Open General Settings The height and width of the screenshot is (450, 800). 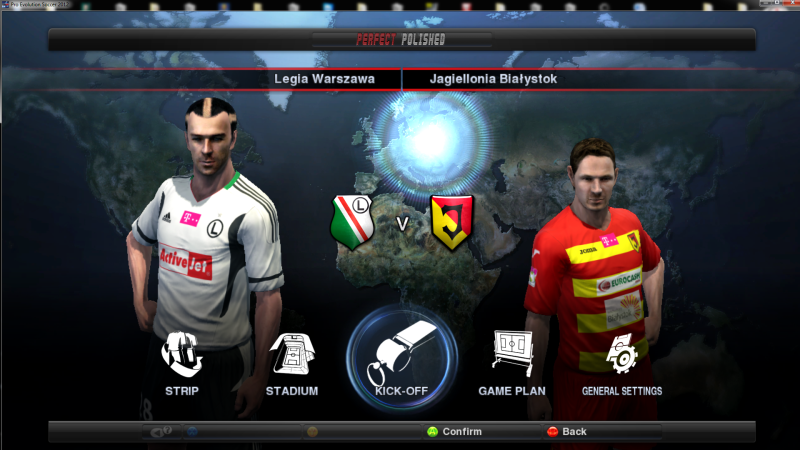622,362
